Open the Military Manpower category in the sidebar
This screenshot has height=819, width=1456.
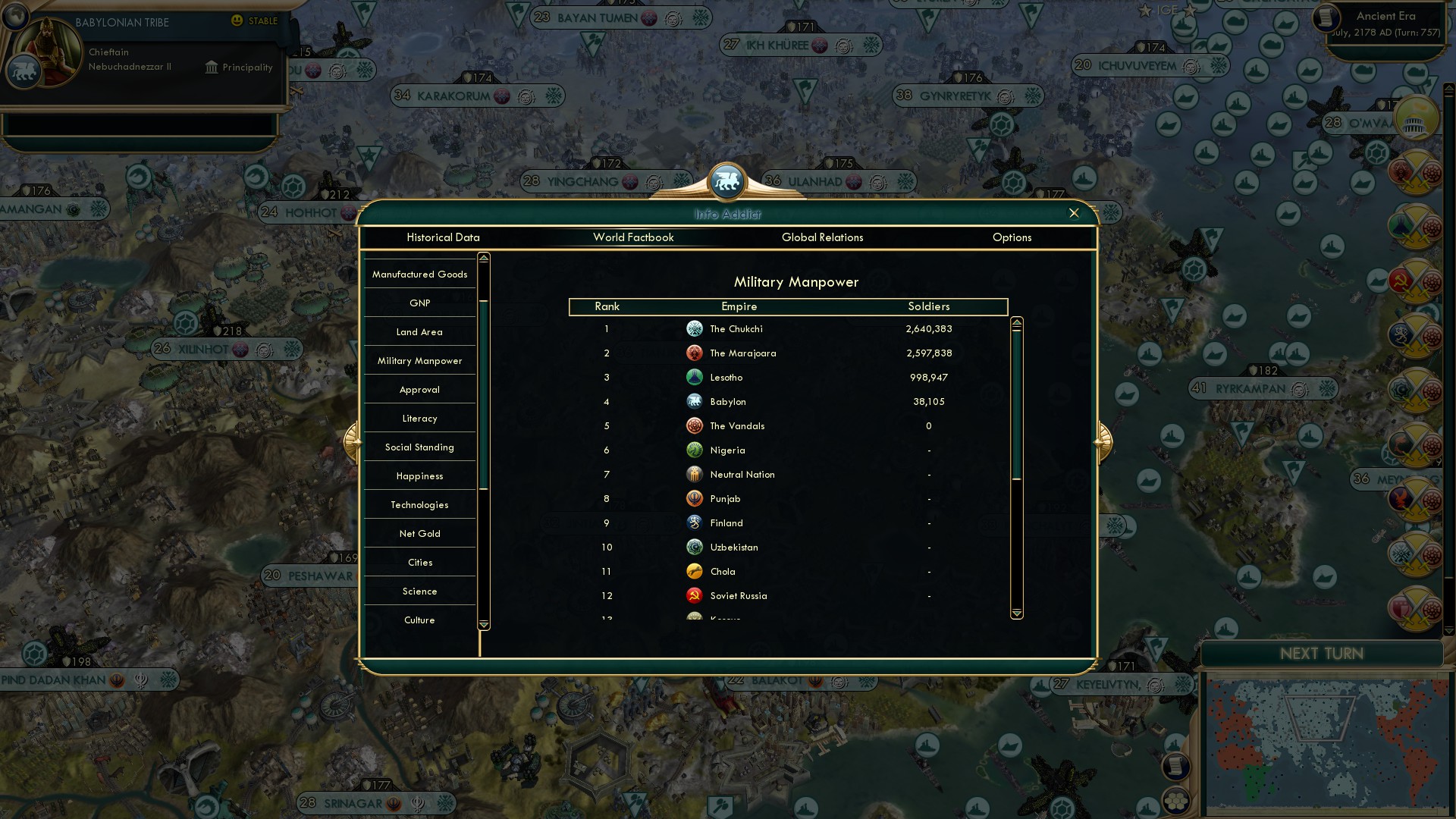(419, 360)
